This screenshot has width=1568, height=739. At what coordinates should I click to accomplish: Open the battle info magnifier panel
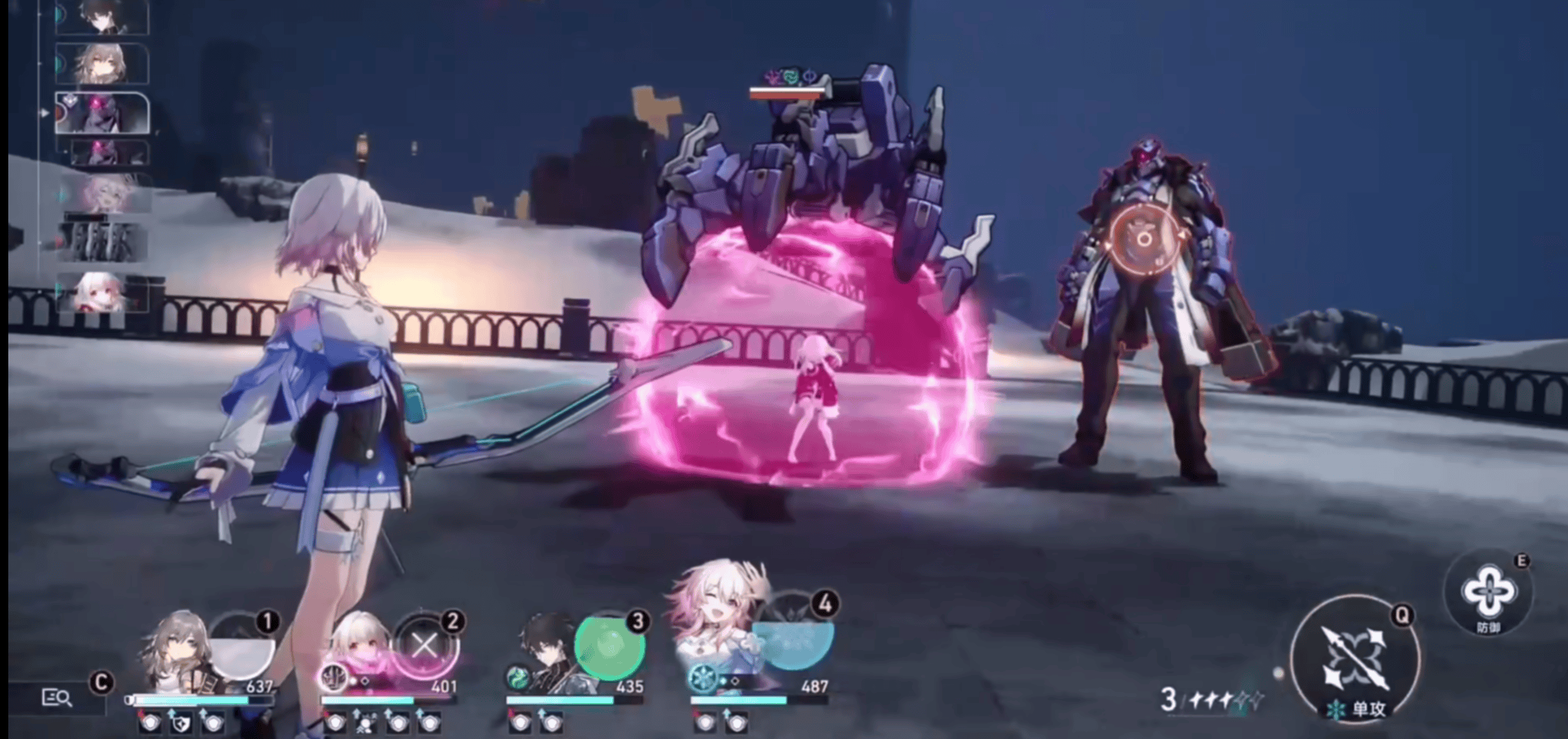click(x=57, y=698)
